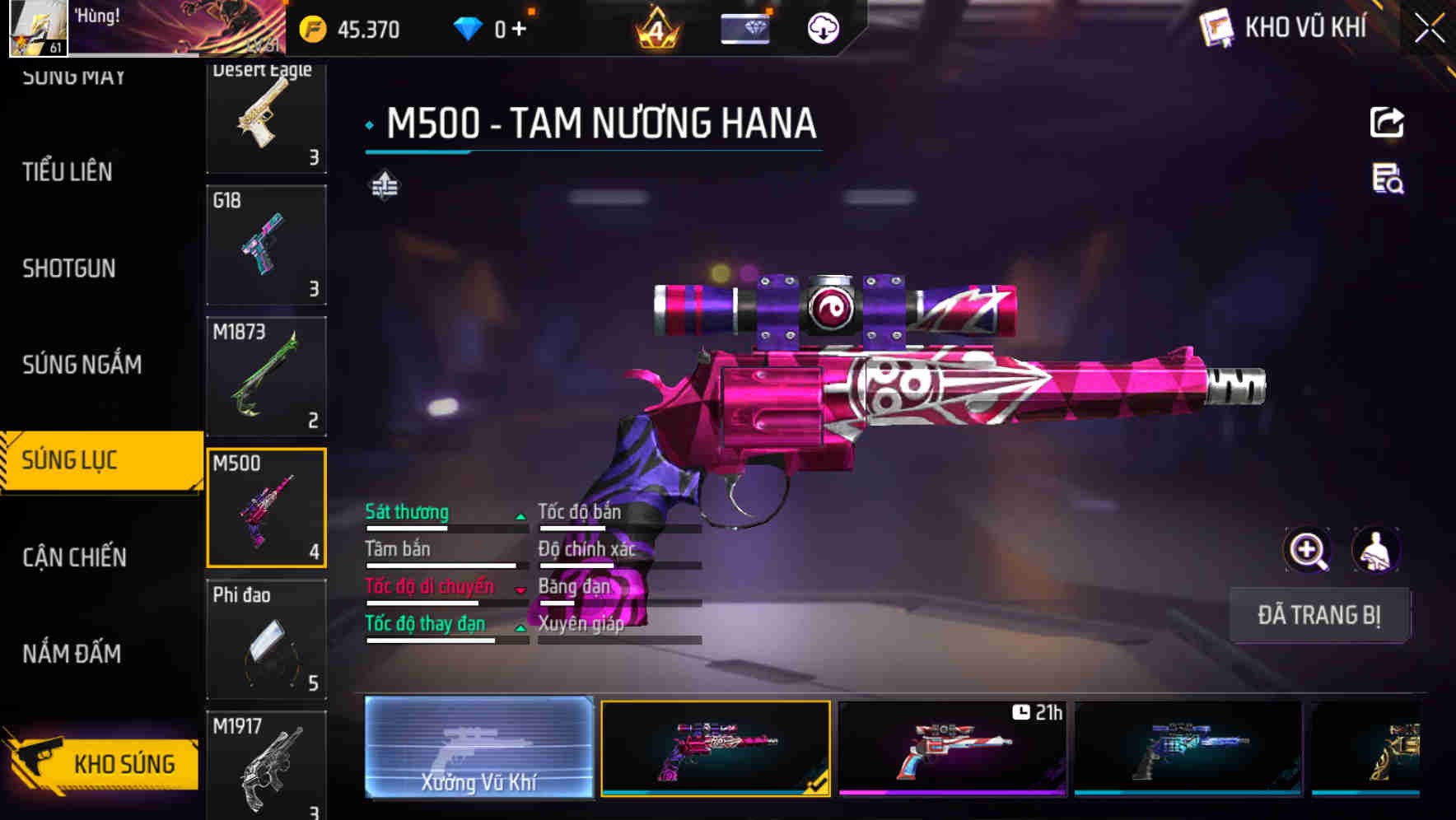
Task: Click the Đã Trang Bị equipped button
Action: point(1318,615)
